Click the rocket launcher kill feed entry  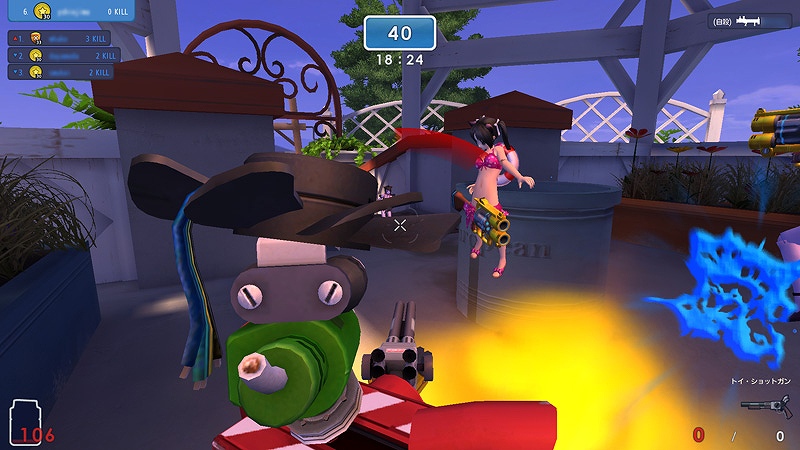pyautogui.click(x=749, y=20)
